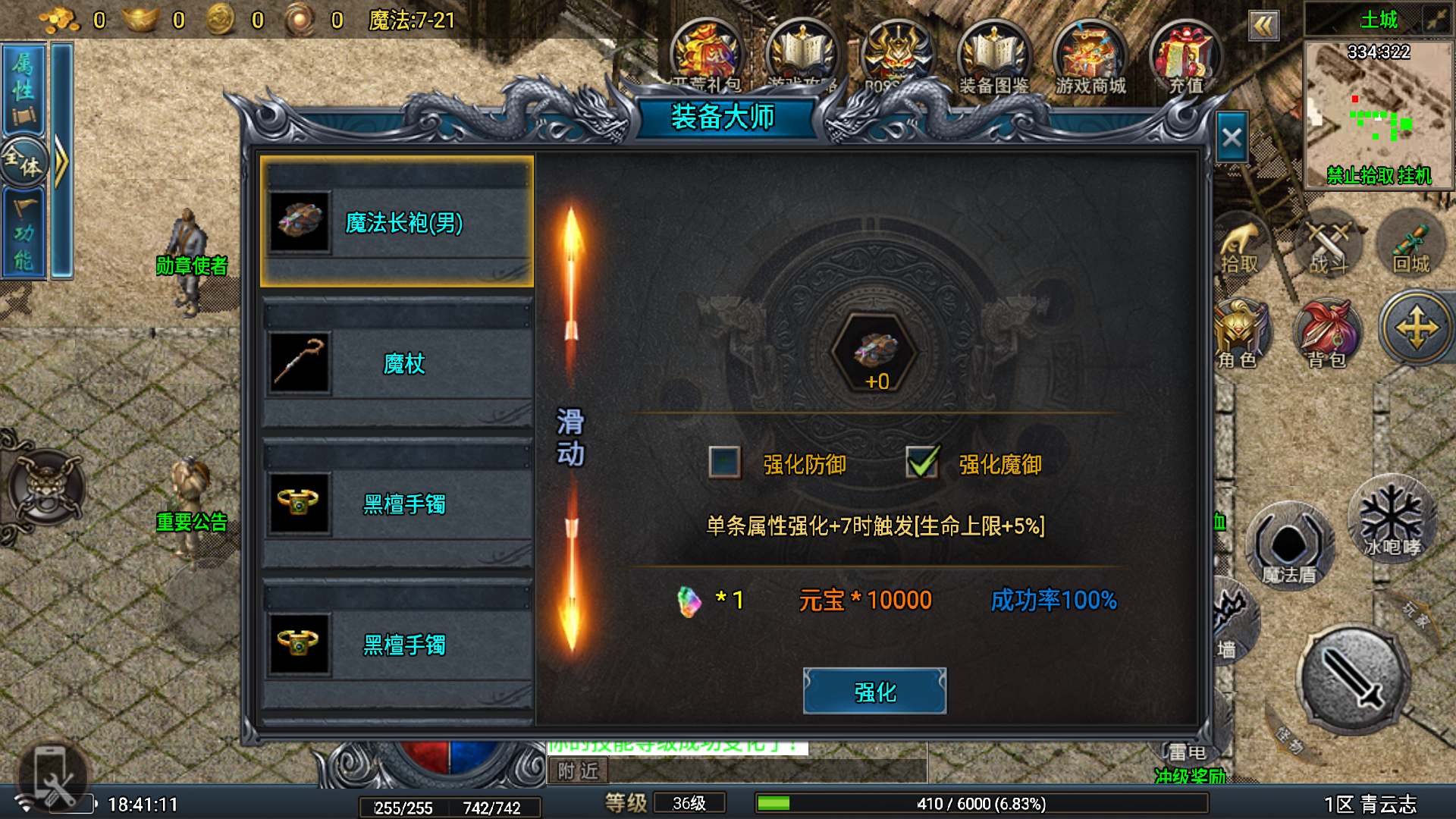Screen dimensions: 1456x819
Task: Open the 角色 character sheet
Action: click(1239, 335)
